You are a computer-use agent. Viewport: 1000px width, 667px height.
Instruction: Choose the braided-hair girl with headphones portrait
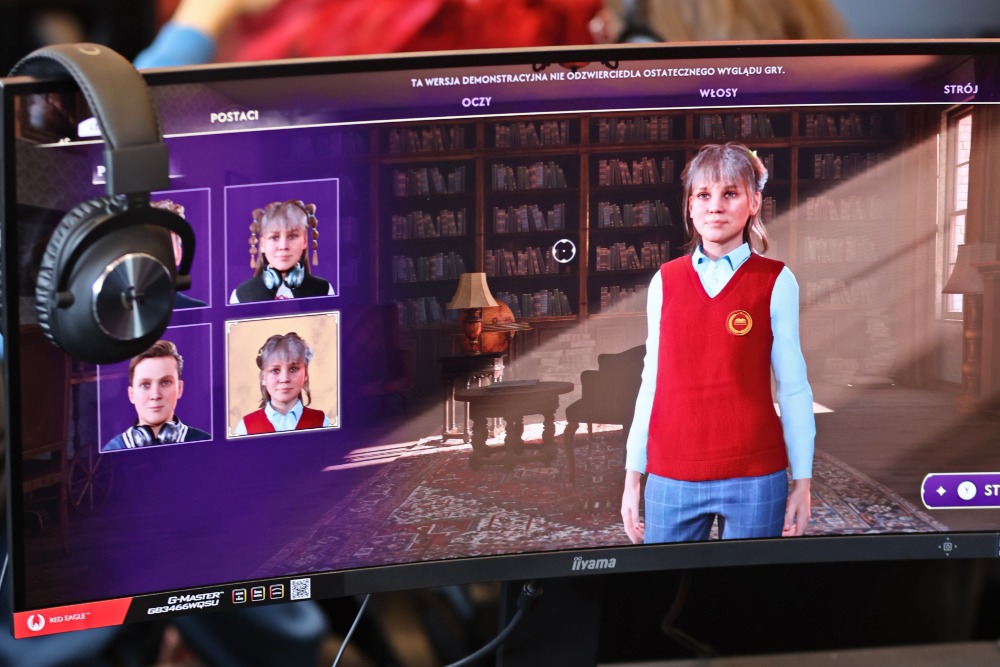coord(282,241)
